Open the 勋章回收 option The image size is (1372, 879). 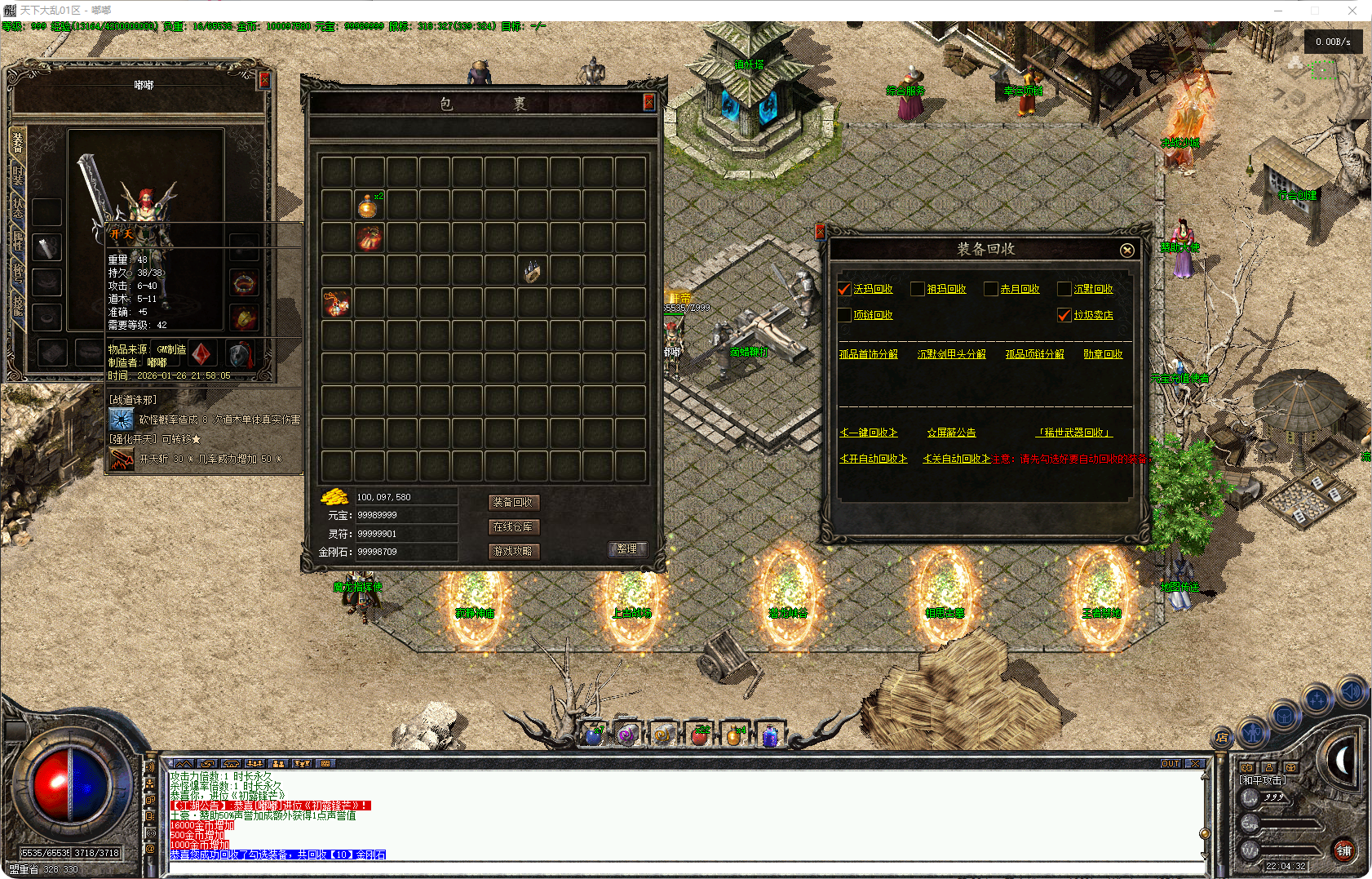1103,354
